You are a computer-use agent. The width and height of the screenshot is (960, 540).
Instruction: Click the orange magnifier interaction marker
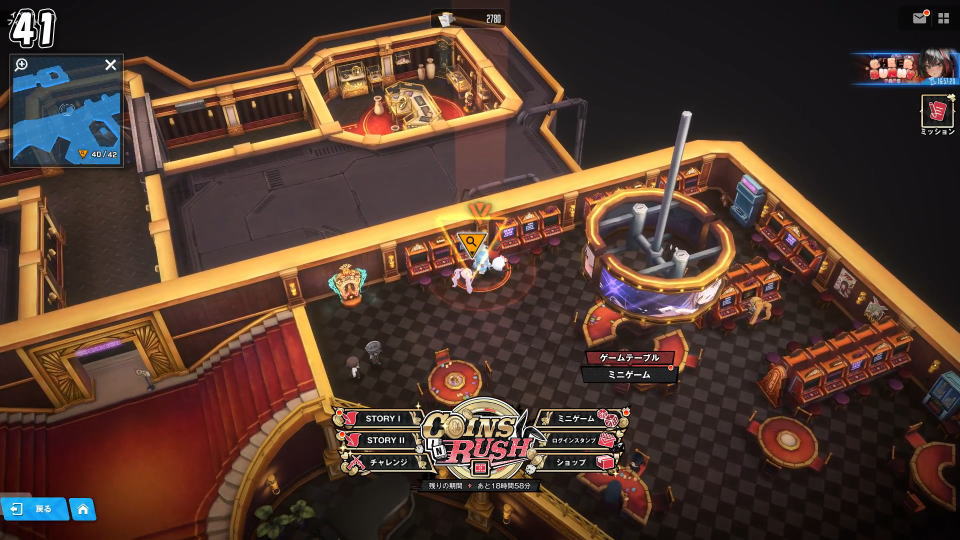469,241
